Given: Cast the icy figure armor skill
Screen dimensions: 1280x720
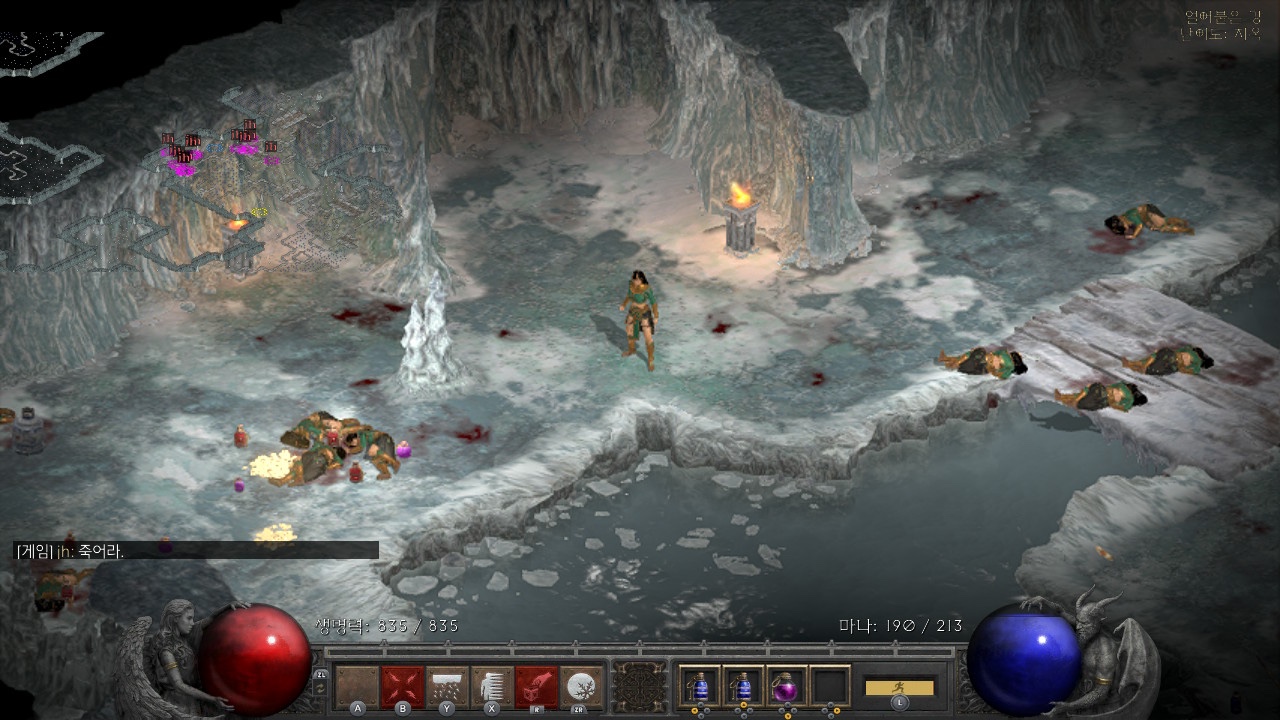Looking at the screenshot, I should point(492,687).
